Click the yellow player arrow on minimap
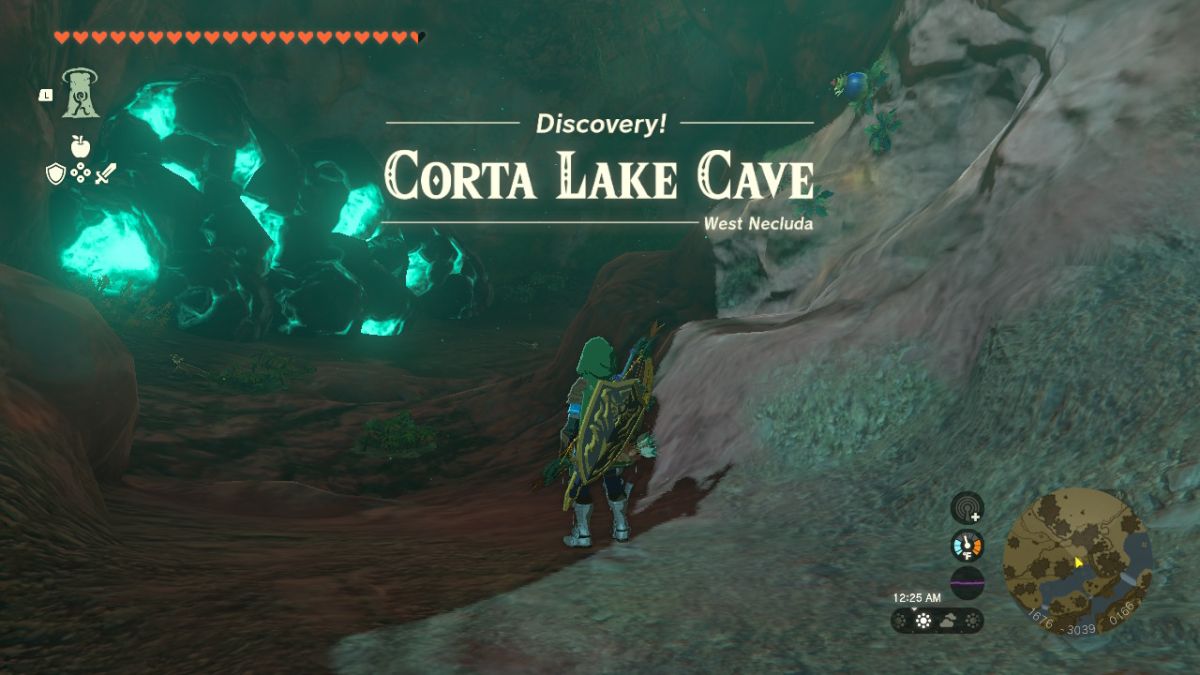 (1079, 563)
